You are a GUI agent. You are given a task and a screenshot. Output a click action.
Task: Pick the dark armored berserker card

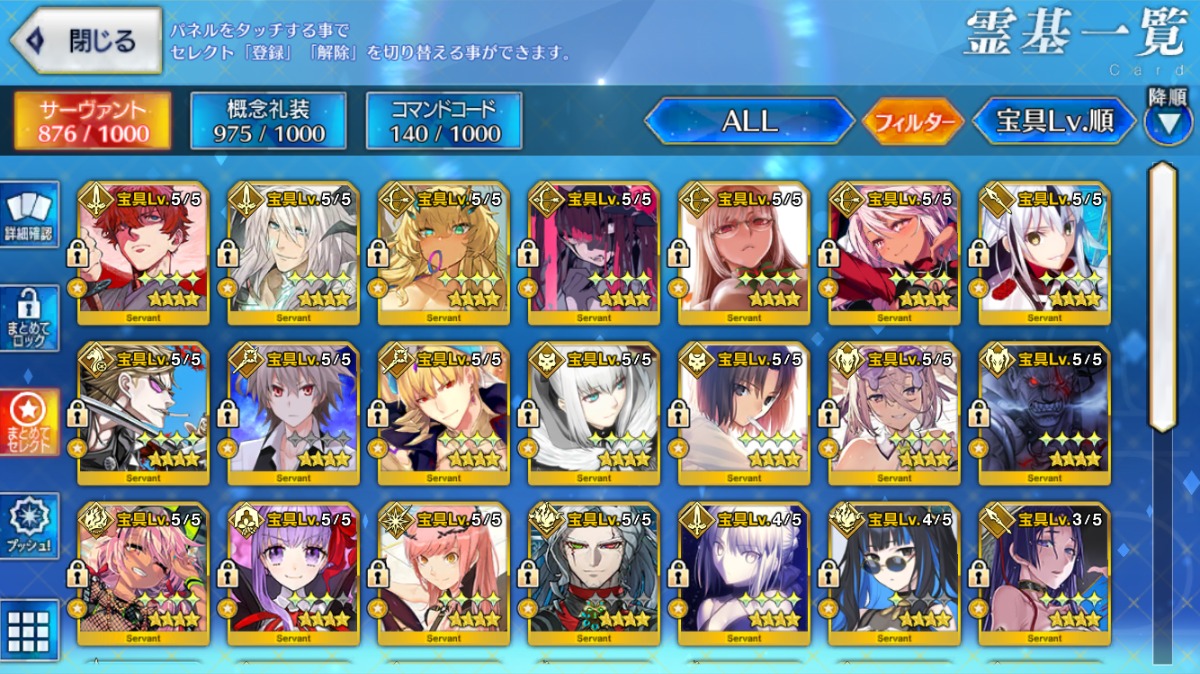pyautogui.click(x=1044, y=414)
